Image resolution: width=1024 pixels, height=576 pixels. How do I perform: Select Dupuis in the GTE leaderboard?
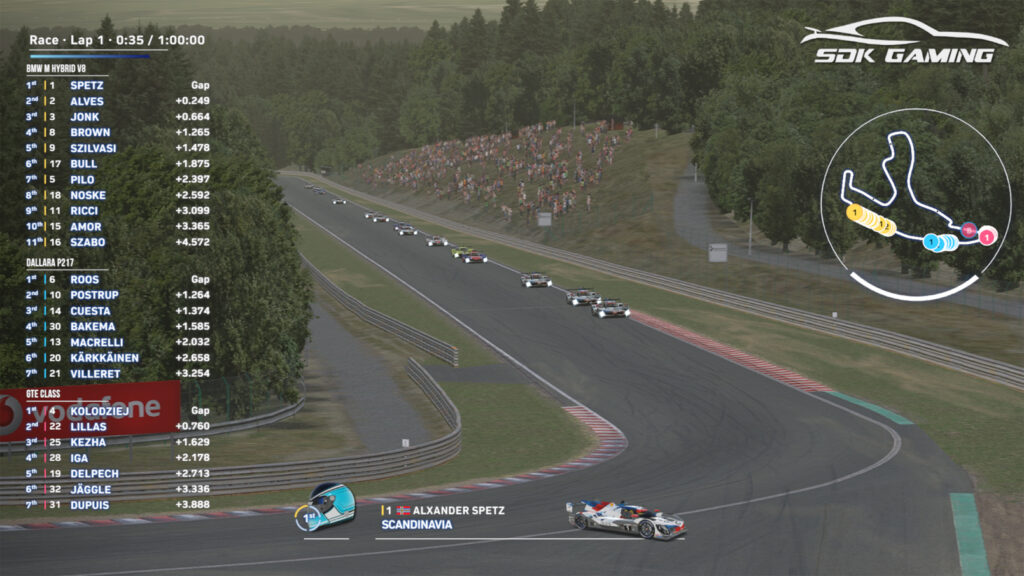click(x=90, y=505)
